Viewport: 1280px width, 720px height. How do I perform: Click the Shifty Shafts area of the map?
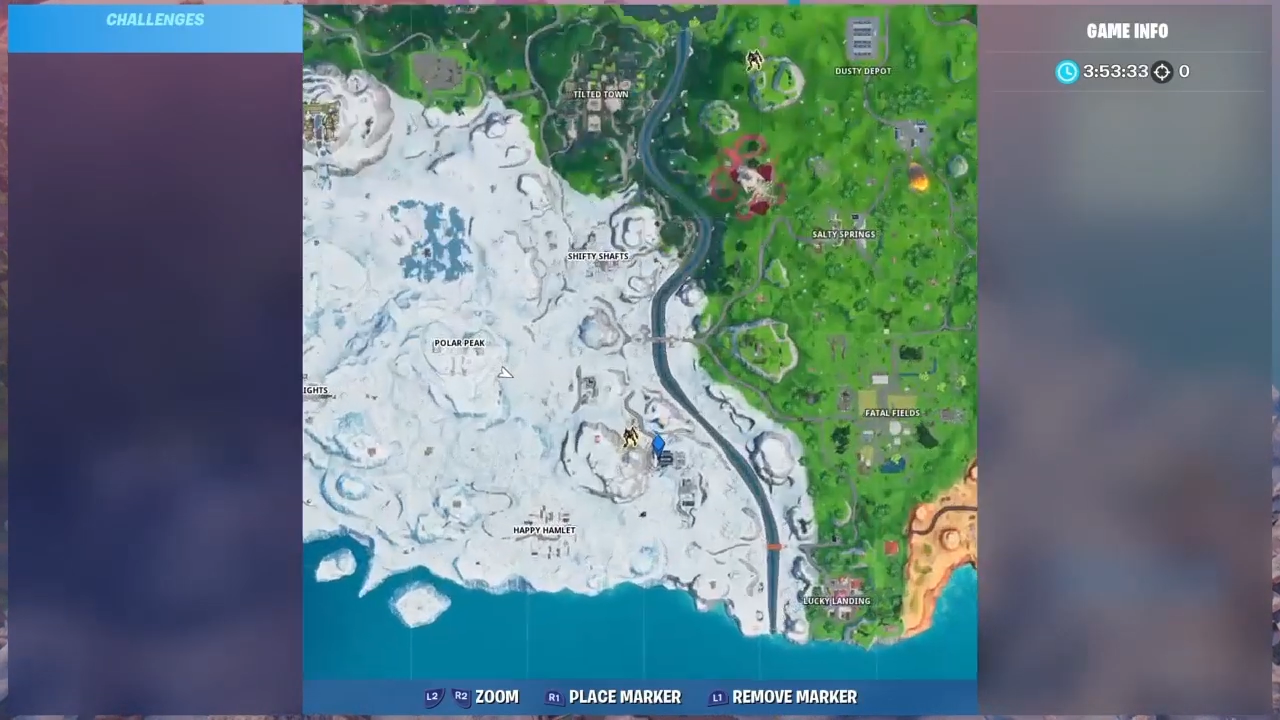(x=597, y=256)
